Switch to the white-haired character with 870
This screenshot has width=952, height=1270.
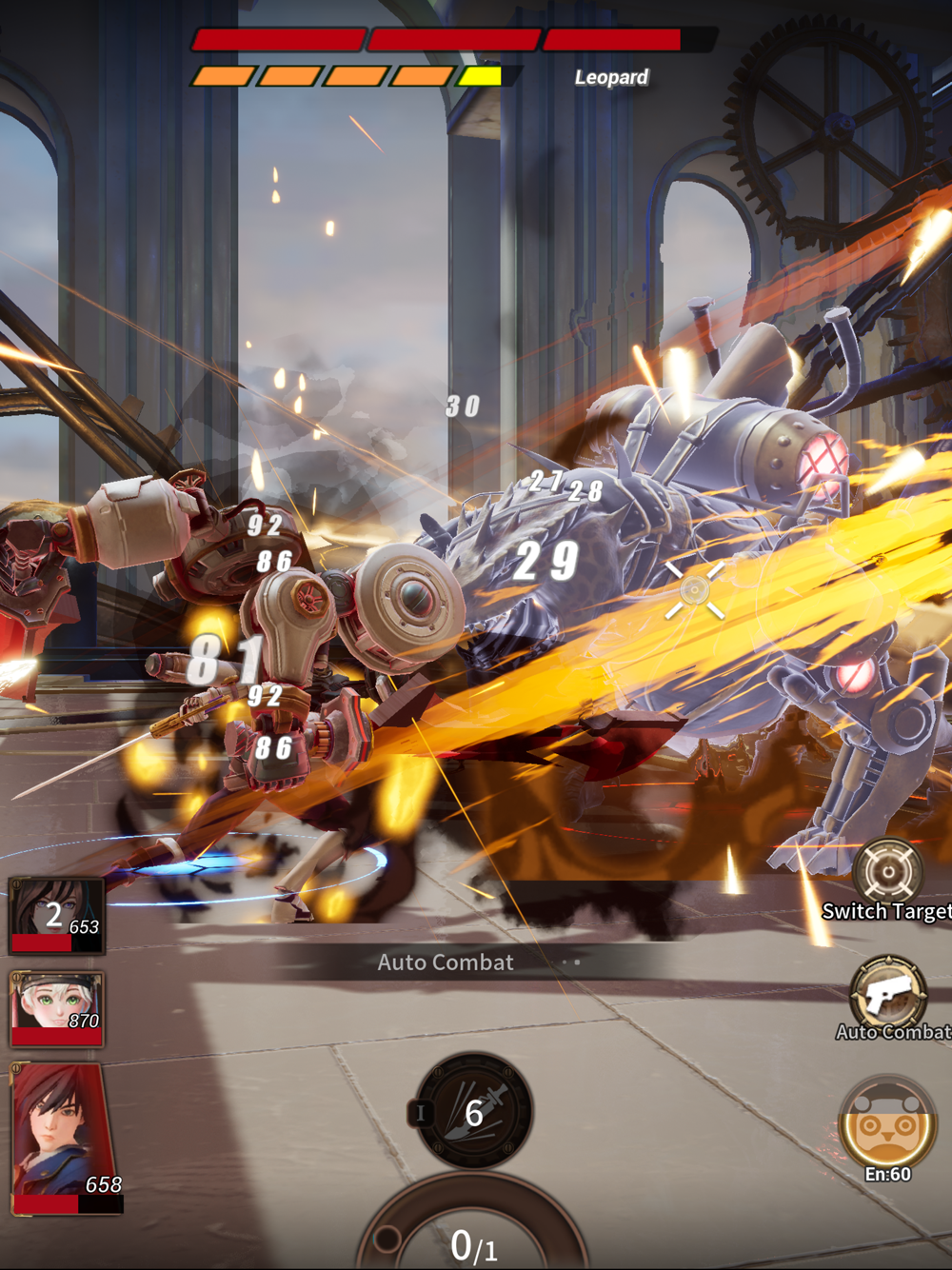57,1009
